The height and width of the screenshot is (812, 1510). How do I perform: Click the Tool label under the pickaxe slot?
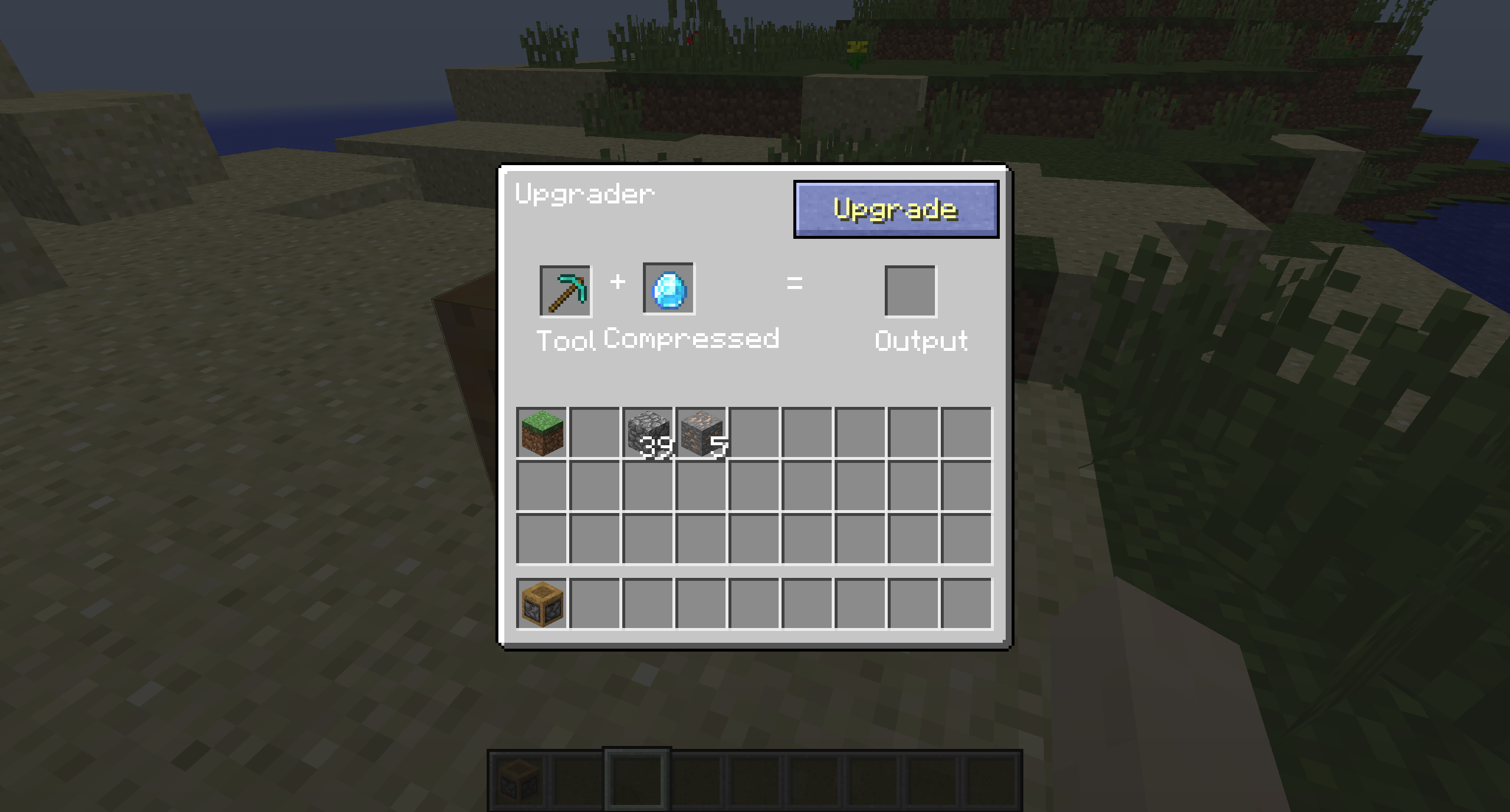pyautogui.click(x=565, y=340)
